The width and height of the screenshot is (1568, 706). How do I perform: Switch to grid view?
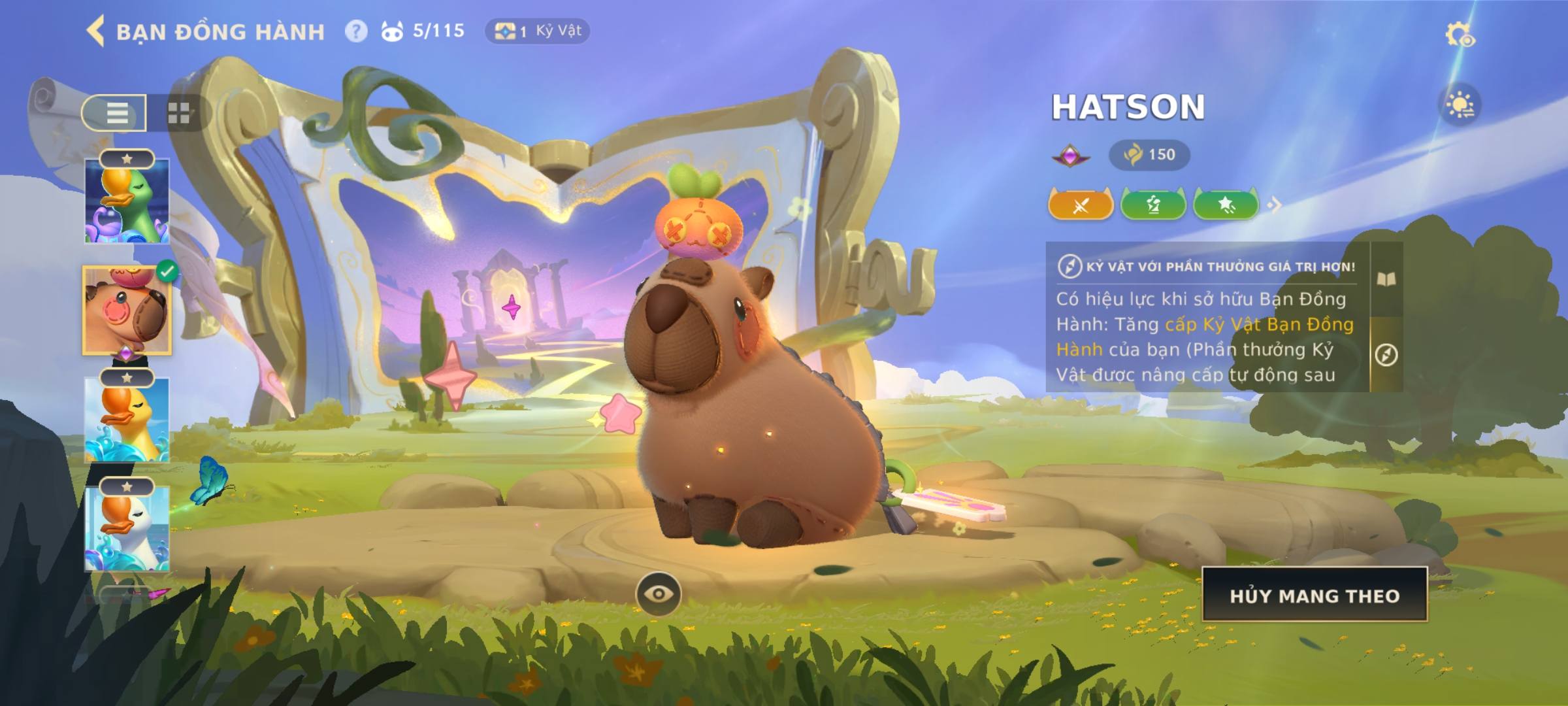click(178, 113)
